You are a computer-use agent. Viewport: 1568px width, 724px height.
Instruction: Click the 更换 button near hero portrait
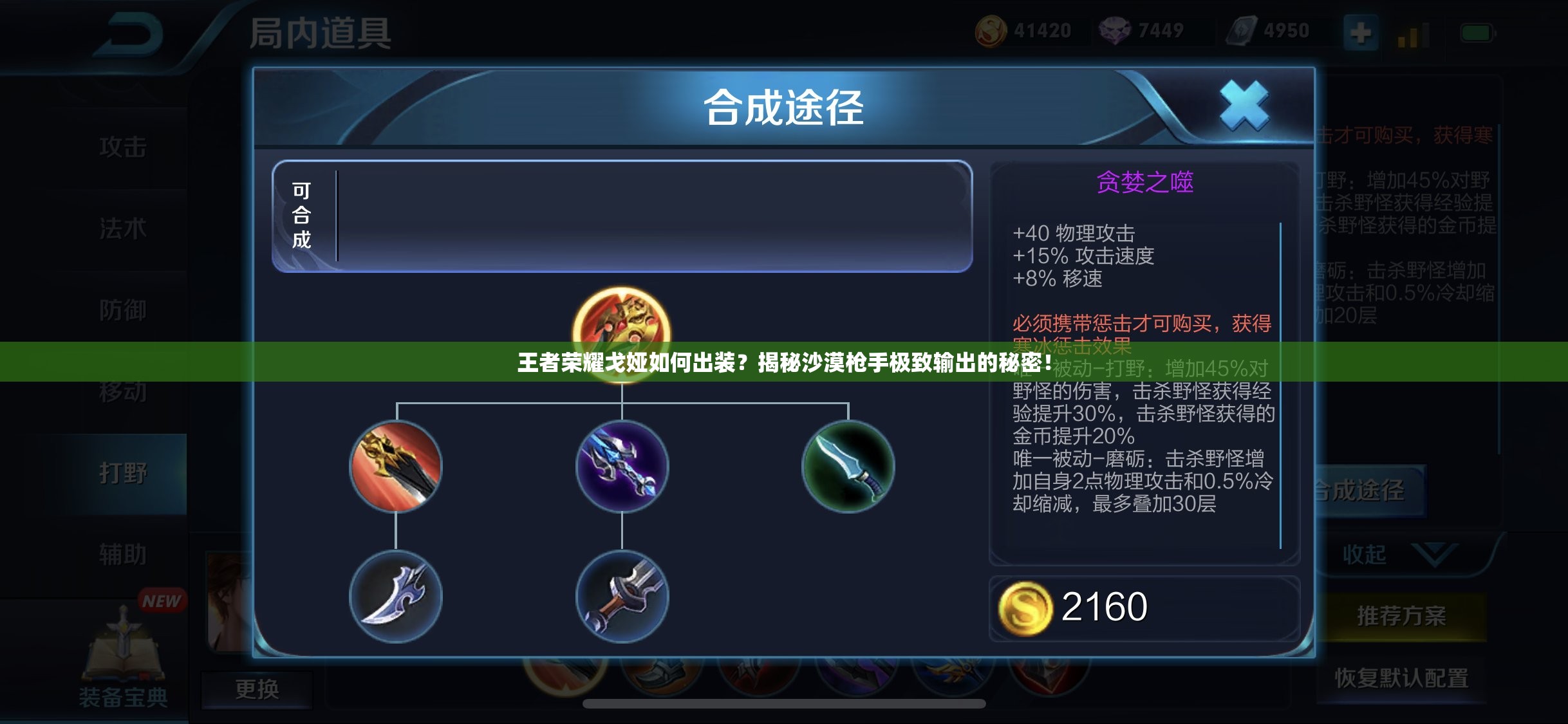coord(257,689)
